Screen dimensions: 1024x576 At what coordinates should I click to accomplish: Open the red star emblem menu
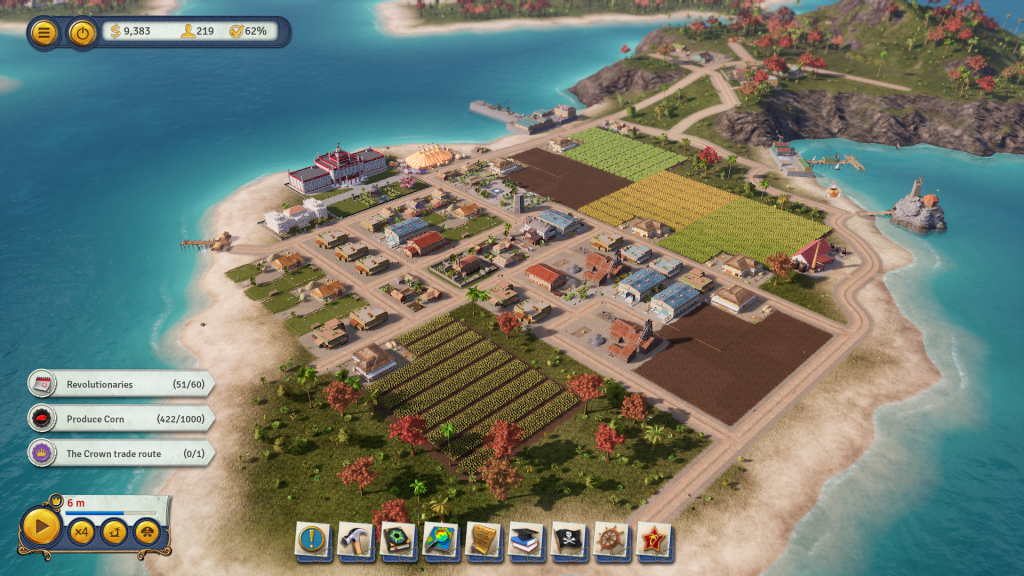[654, 540]
